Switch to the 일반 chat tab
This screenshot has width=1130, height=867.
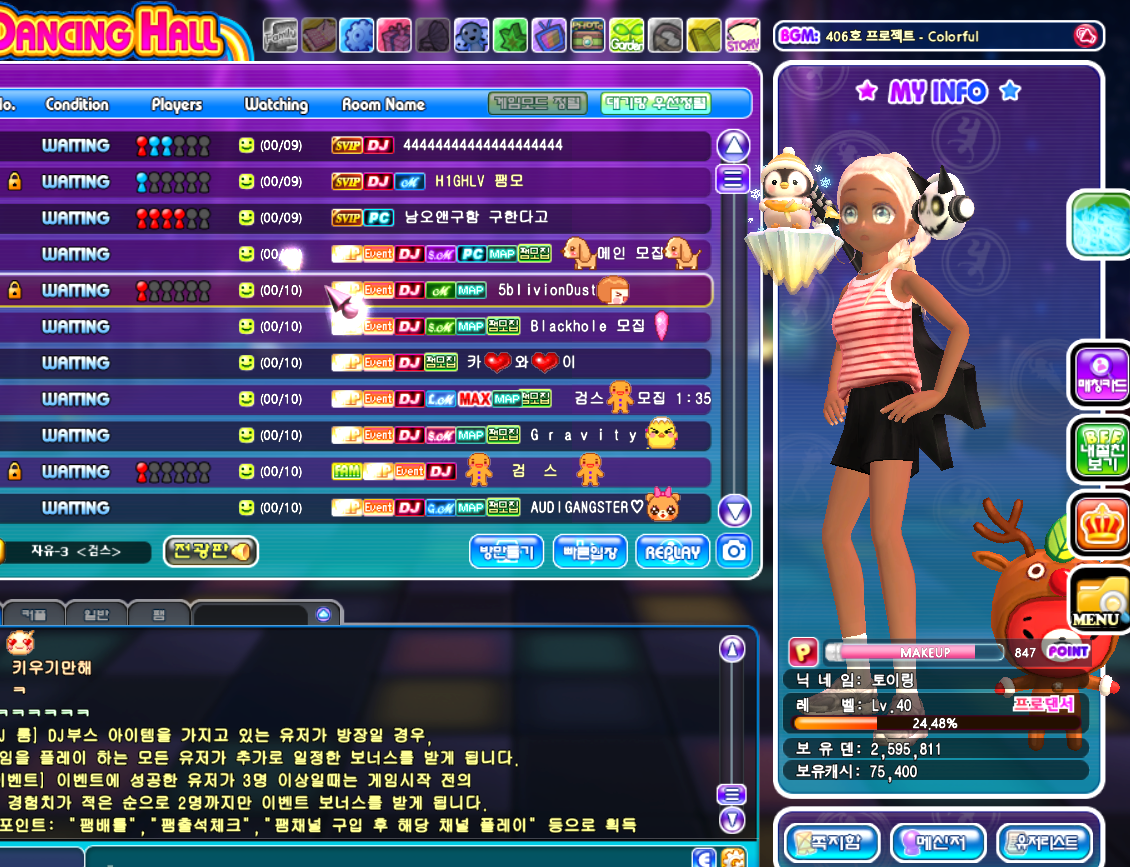[97, 614]
